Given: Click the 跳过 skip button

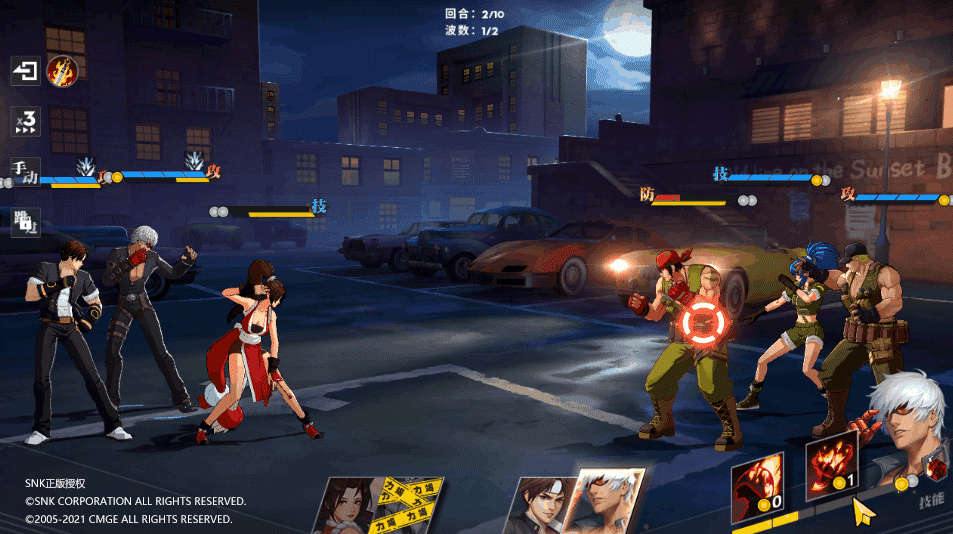Looking at the screenshot, I should pos(25,222).
